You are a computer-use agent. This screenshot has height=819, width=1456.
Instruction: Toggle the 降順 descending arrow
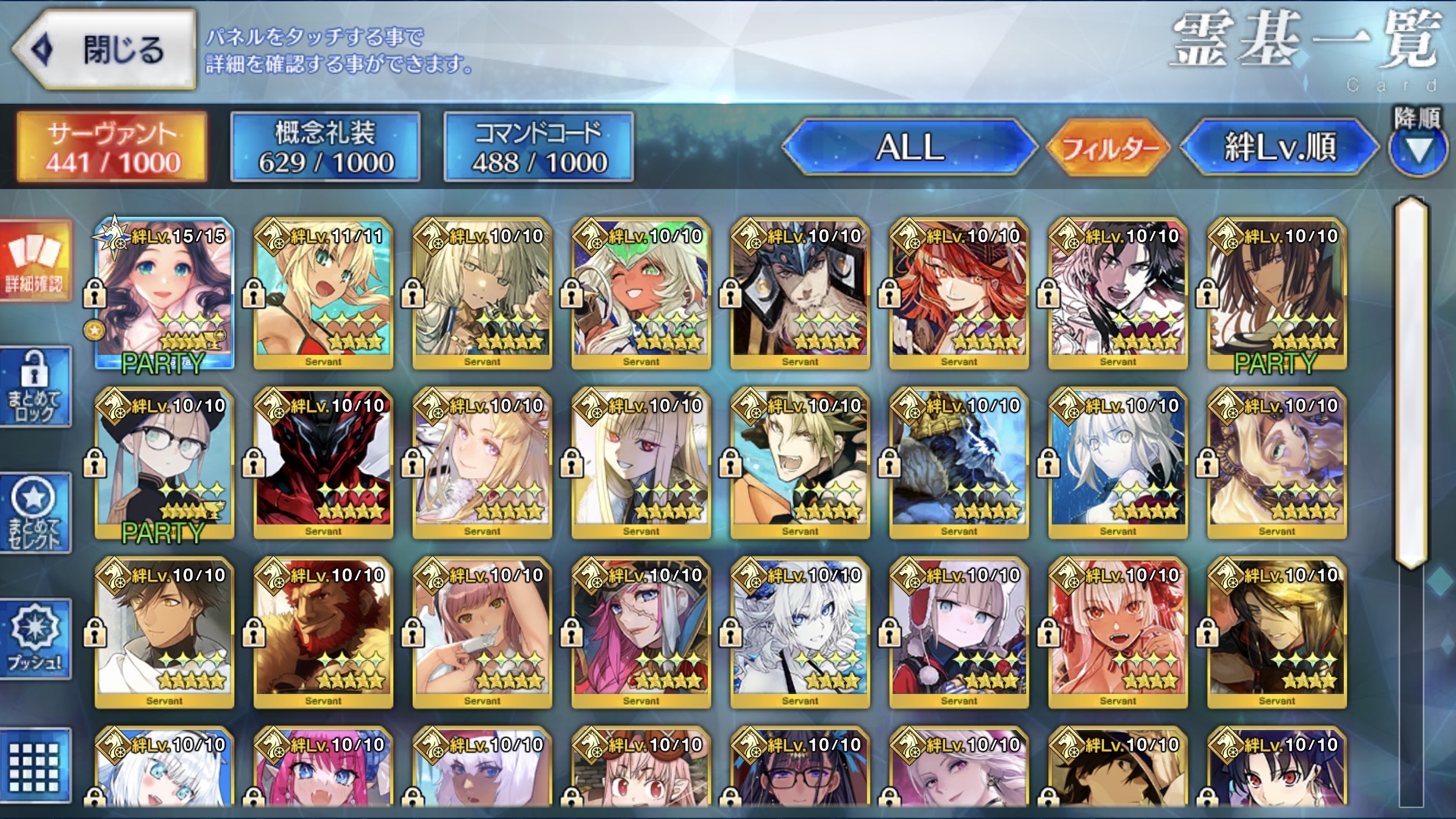tap(1418, 148)
